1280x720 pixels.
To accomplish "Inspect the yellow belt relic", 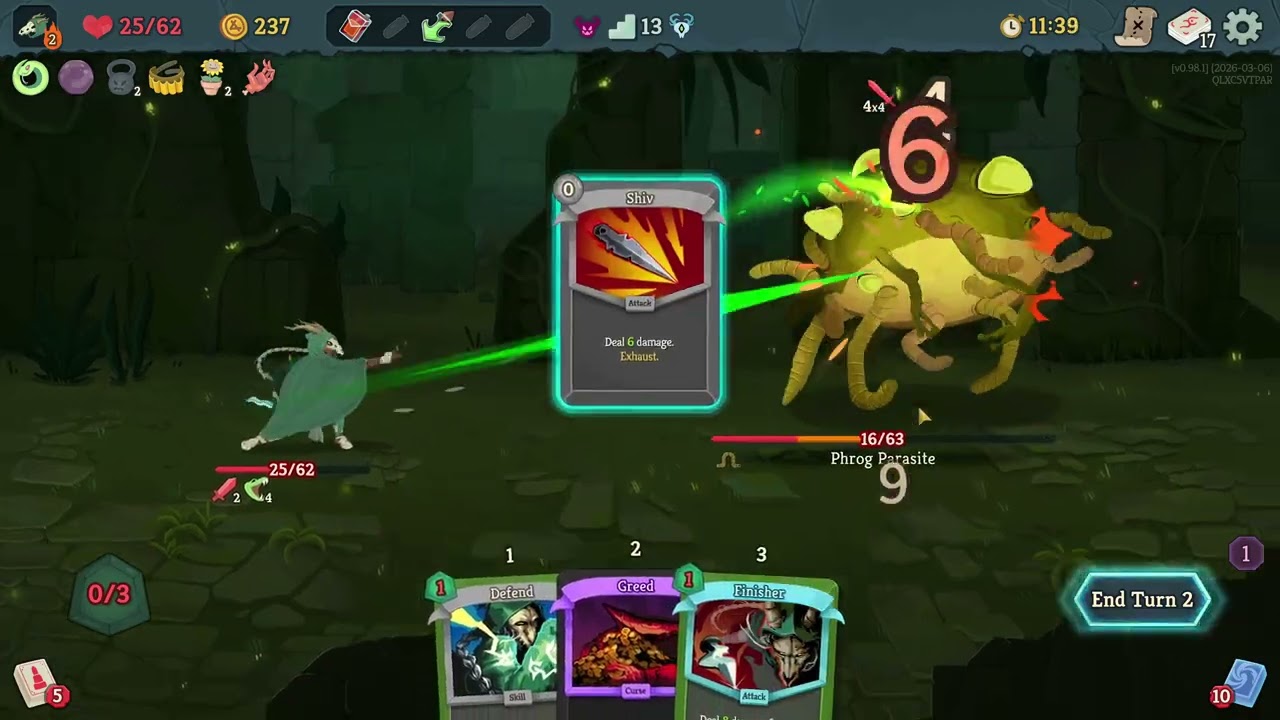I will [166, 78].
